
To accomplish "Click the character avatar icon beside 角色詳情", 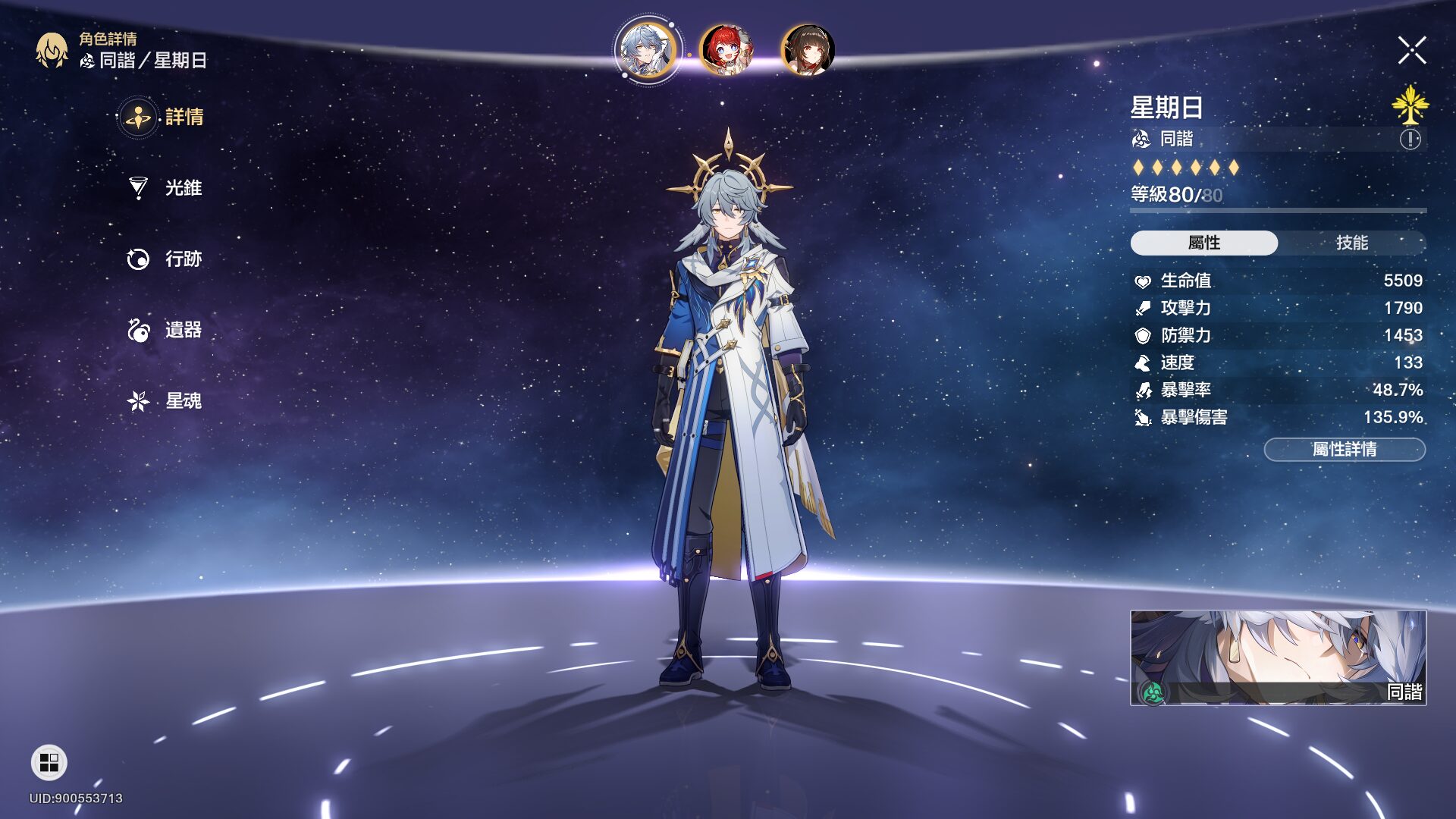I will point(52,51).
